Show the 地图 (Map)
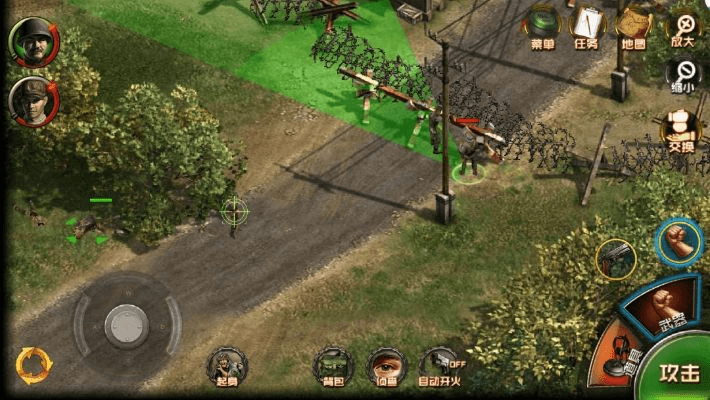 point(634,27)
